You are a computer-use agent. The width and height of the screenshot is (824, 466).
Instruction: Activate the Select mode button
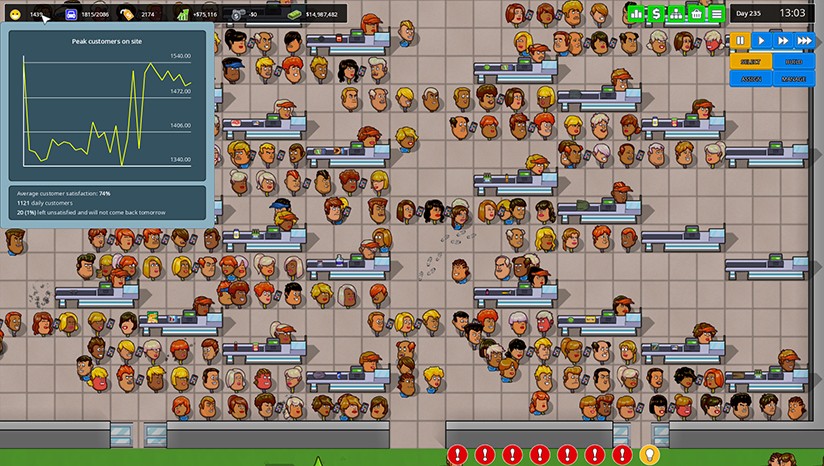(750, 61)
